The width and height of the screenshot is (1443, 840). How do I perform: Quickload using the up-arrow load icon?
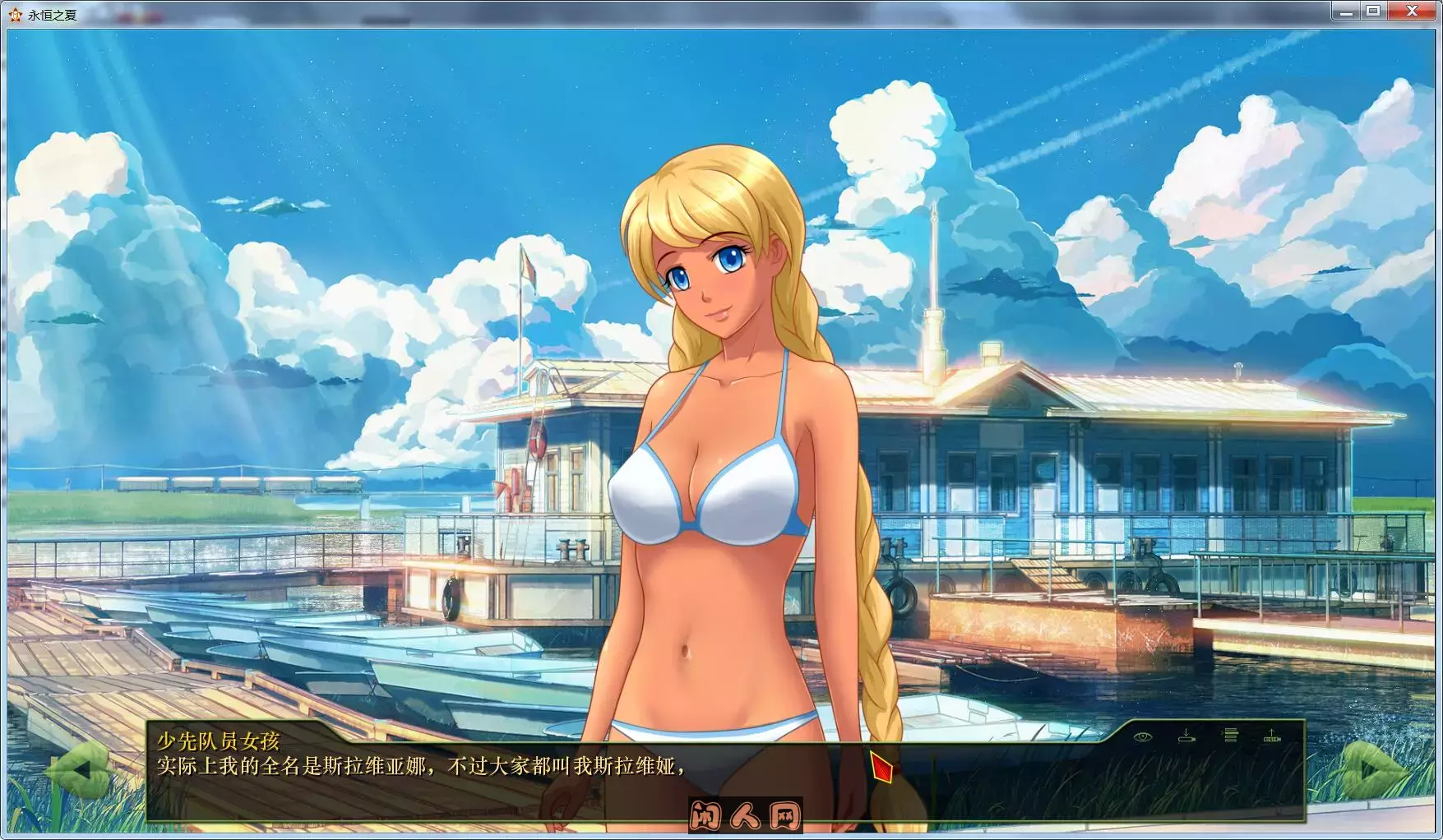pos(1271,736)
